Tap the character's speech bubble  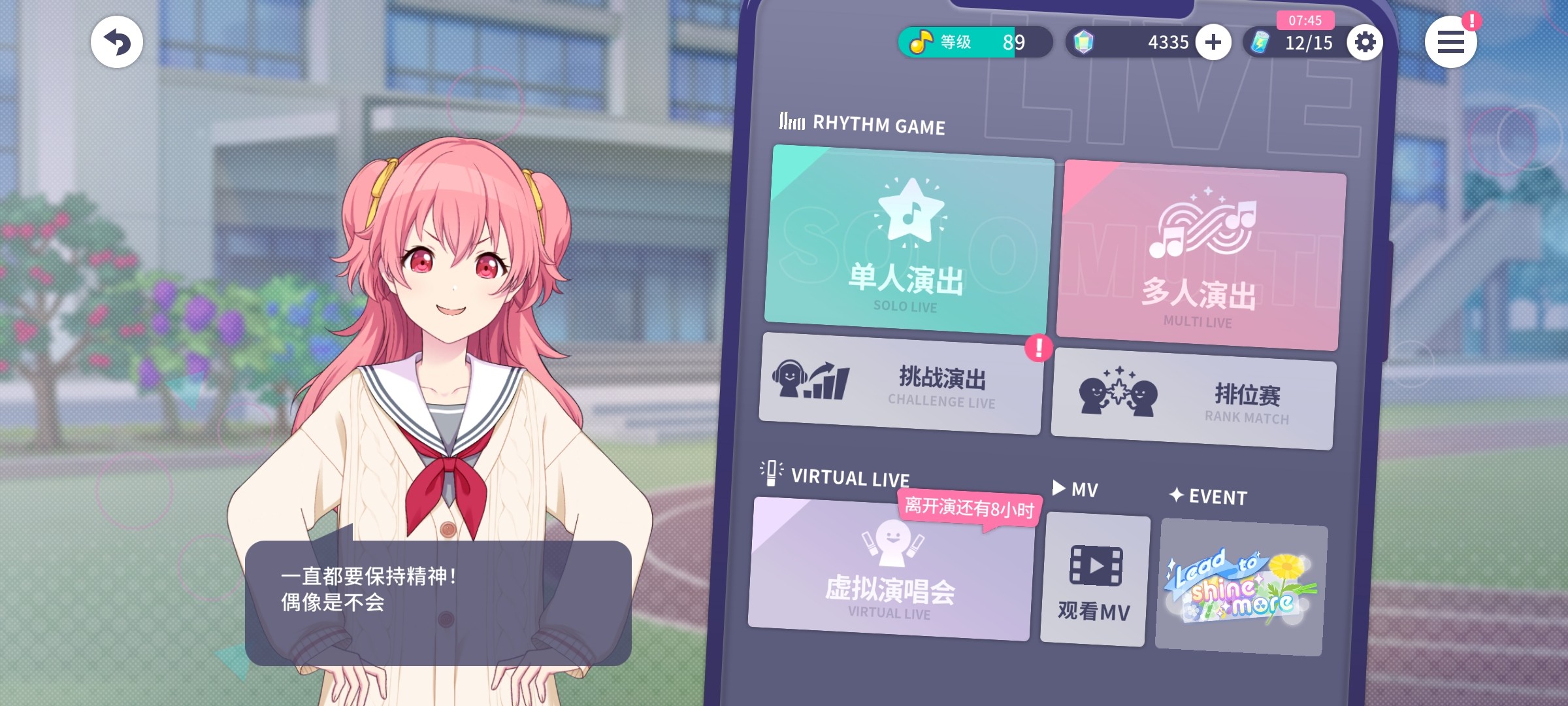438,602
